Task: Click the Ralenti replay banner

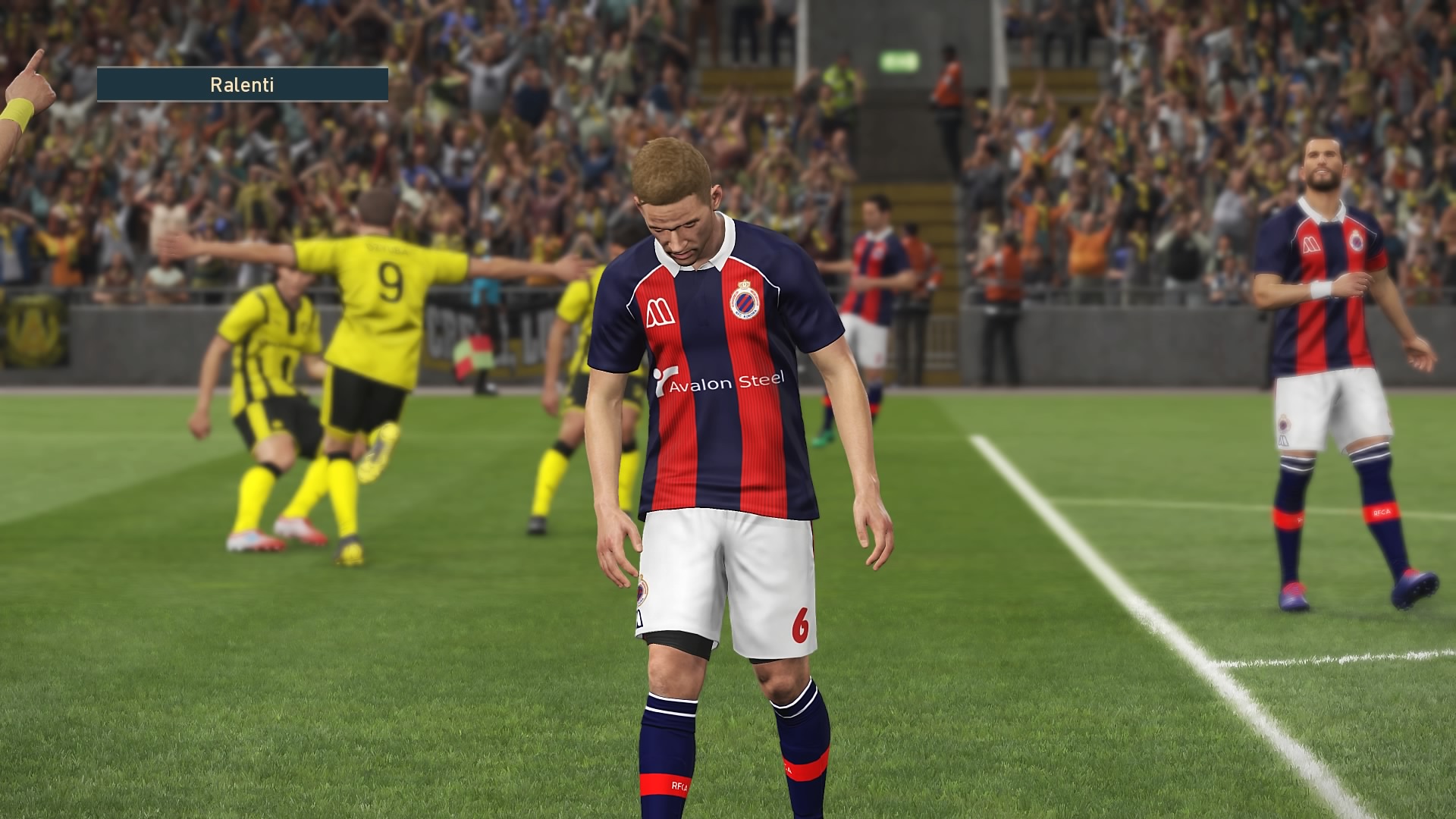Action: coord(242,84)
